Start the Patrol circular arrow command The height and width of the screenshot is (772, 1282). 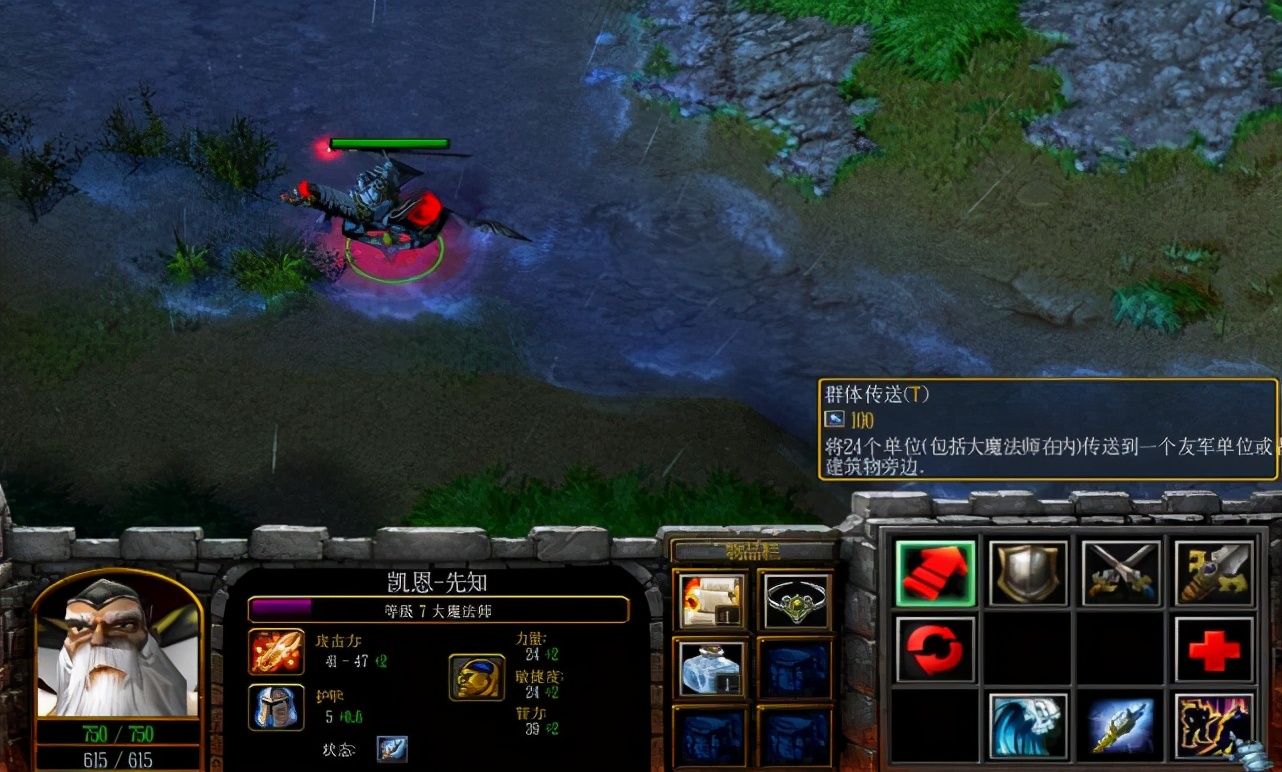click(935, 648)
